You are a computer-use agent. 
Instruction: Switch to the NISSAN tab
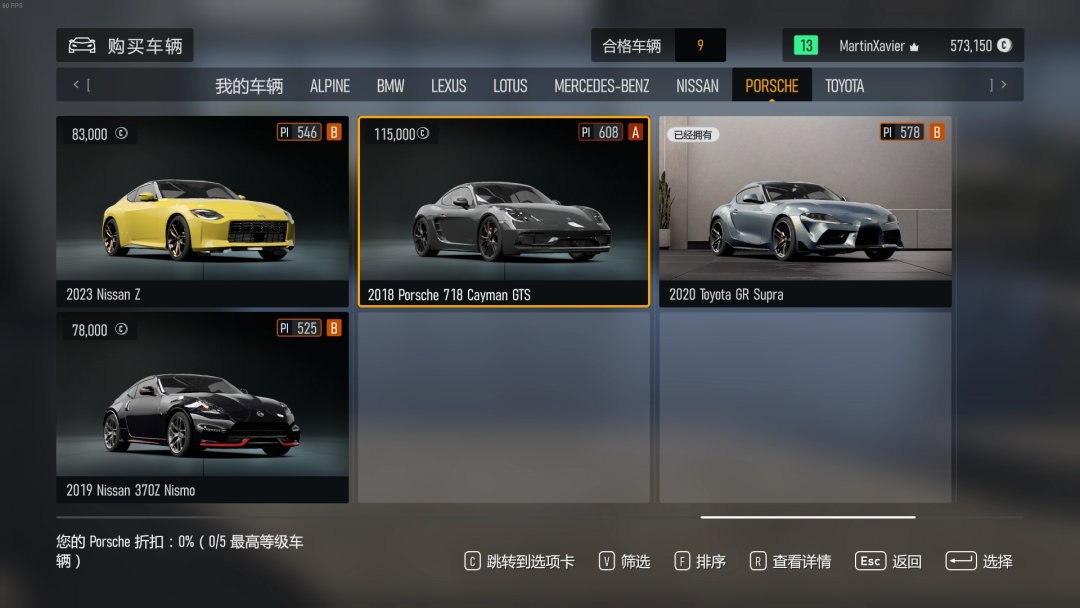pyautogui.click(x=697, y=86)
